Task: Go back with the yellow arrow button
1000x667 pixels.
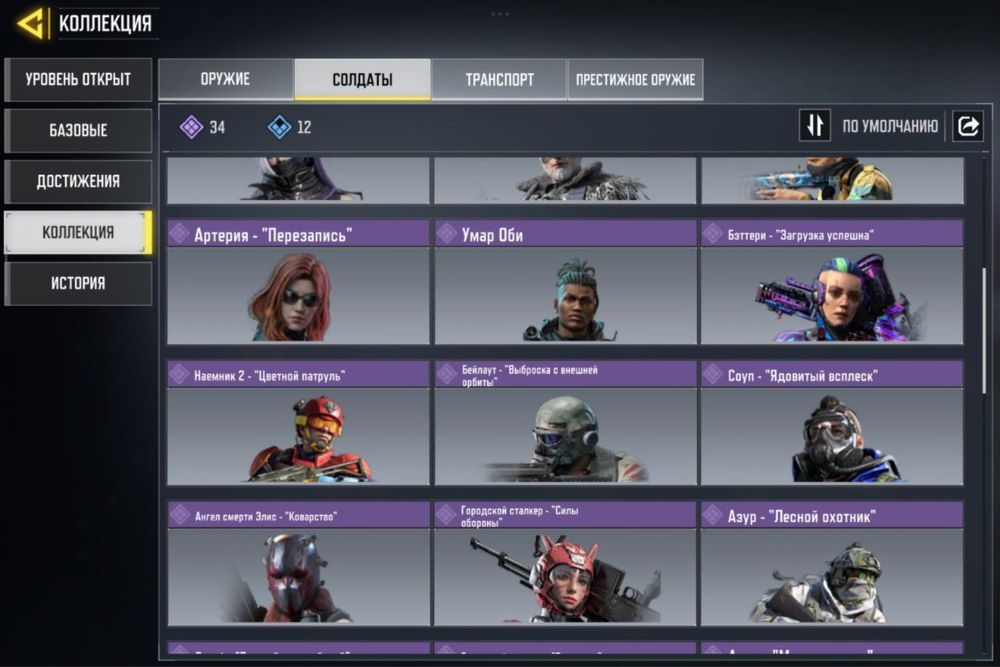Action: [x=31, y=22]
